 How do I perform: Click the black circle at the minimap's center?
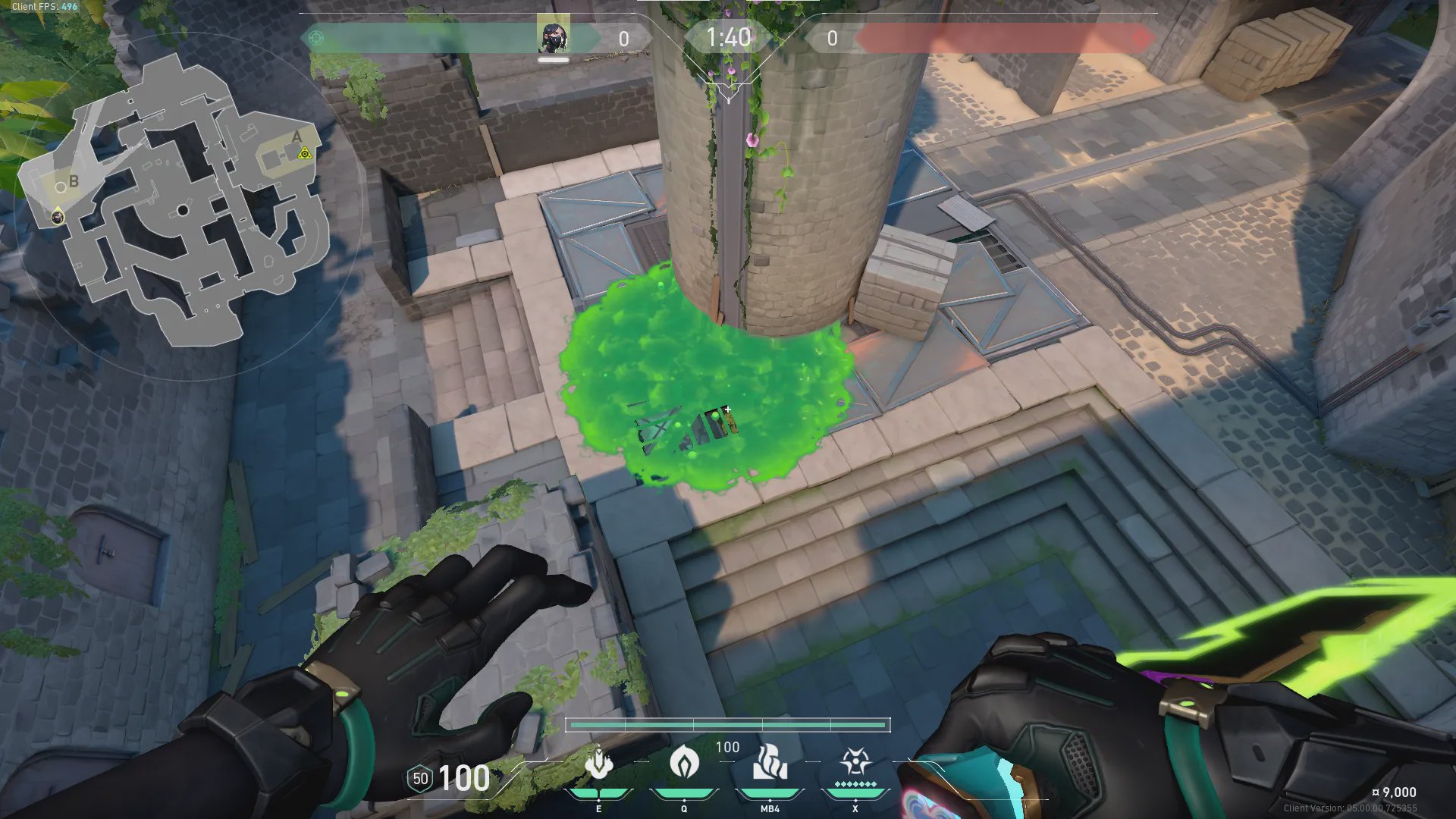click(x=183, y=210)
